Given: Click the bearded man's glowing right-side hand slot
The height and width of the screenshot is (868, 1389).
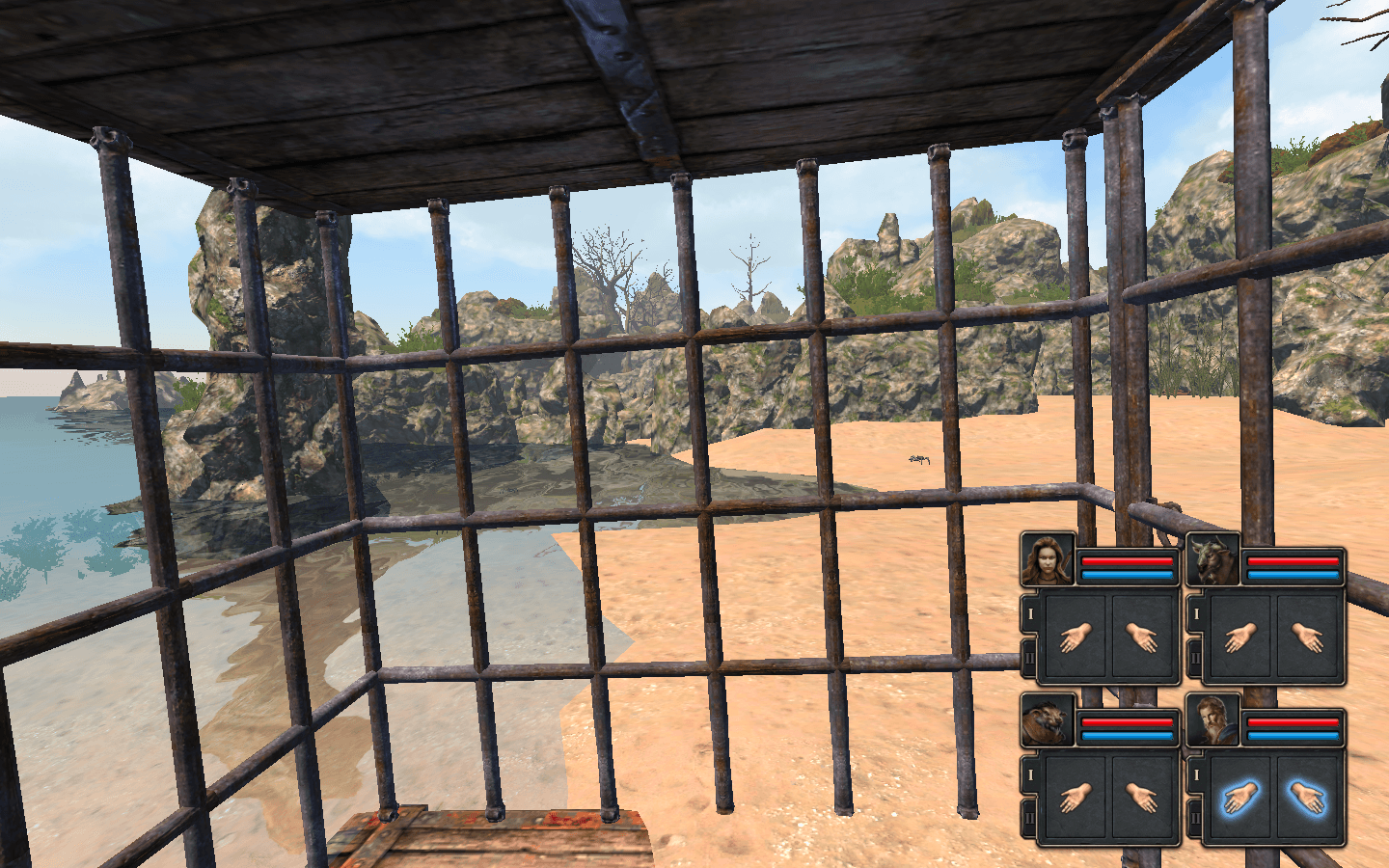Looking at the screenshot, I should pos(1308,798).
